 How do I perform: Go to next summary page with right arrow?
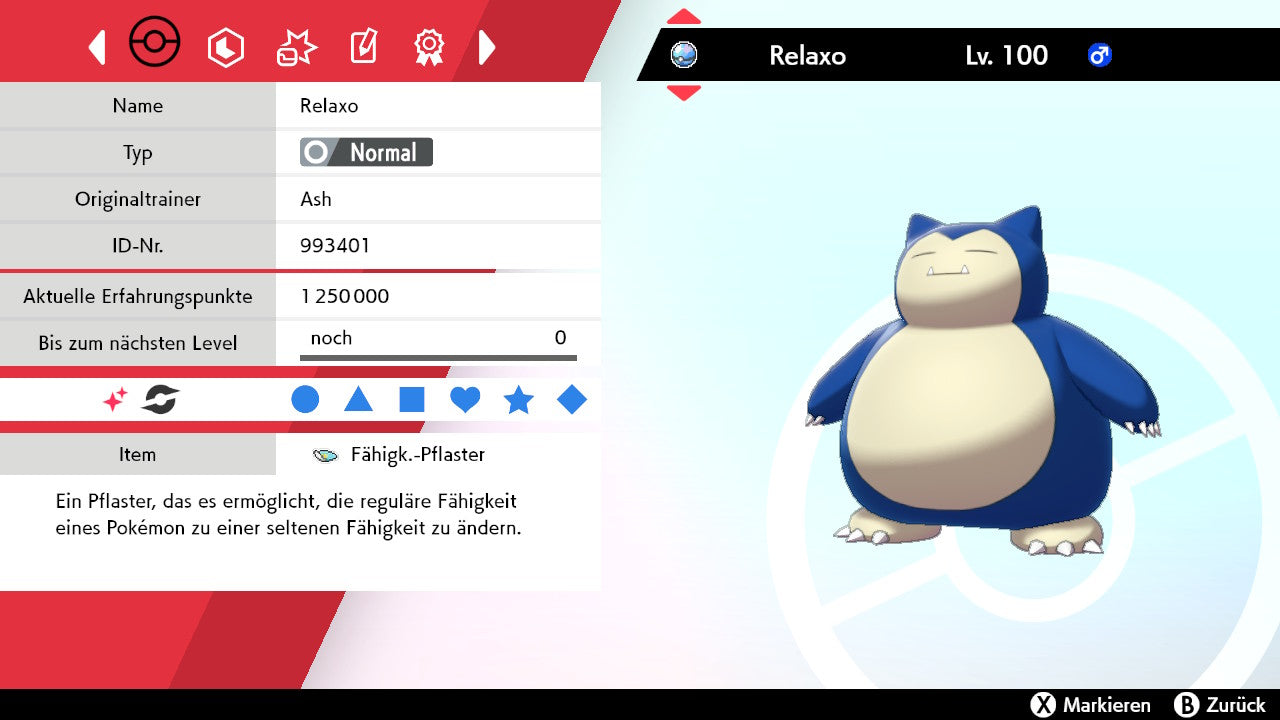487,47
